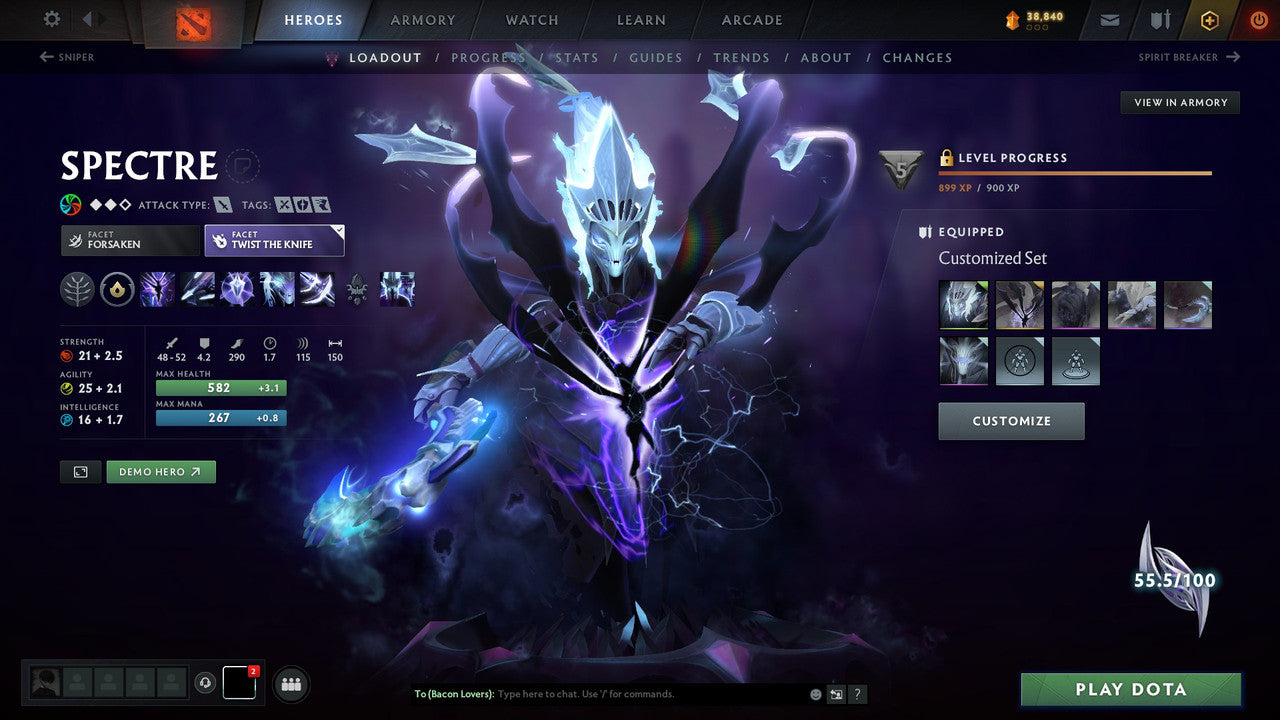Switch to the GUIDES tab
1280x720 pixels.
(656, 57)
